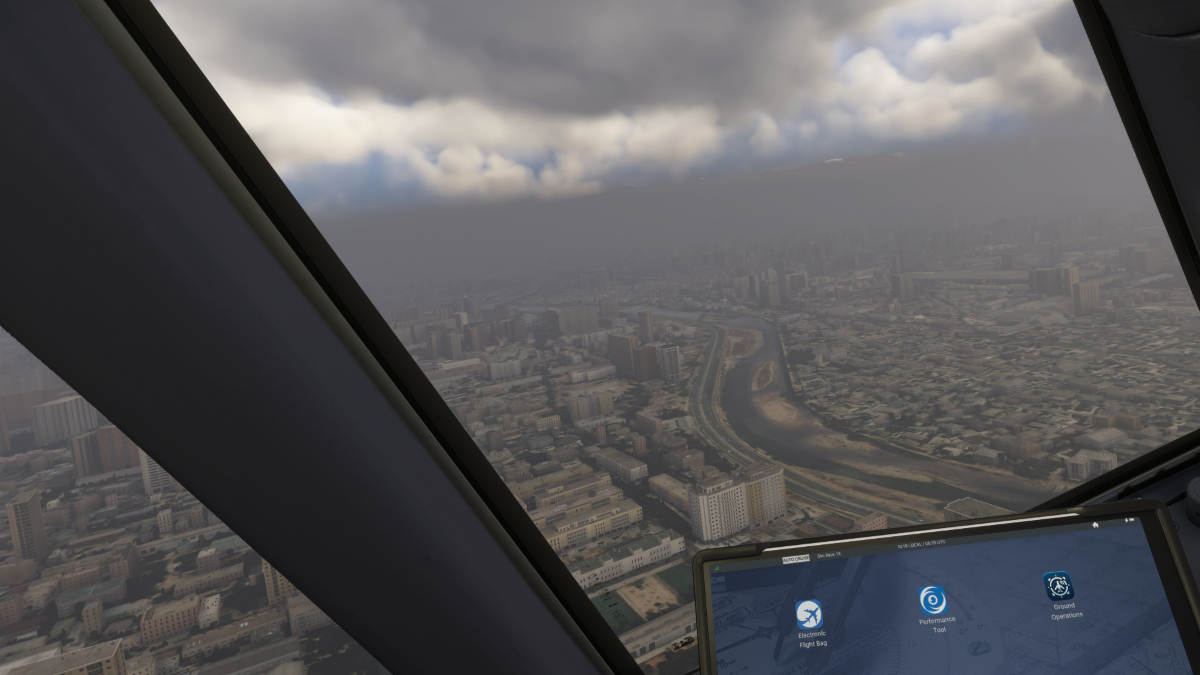The image size is (1200, 675).
Task: Open the Ground Operations app
Action: point(1058,586)
